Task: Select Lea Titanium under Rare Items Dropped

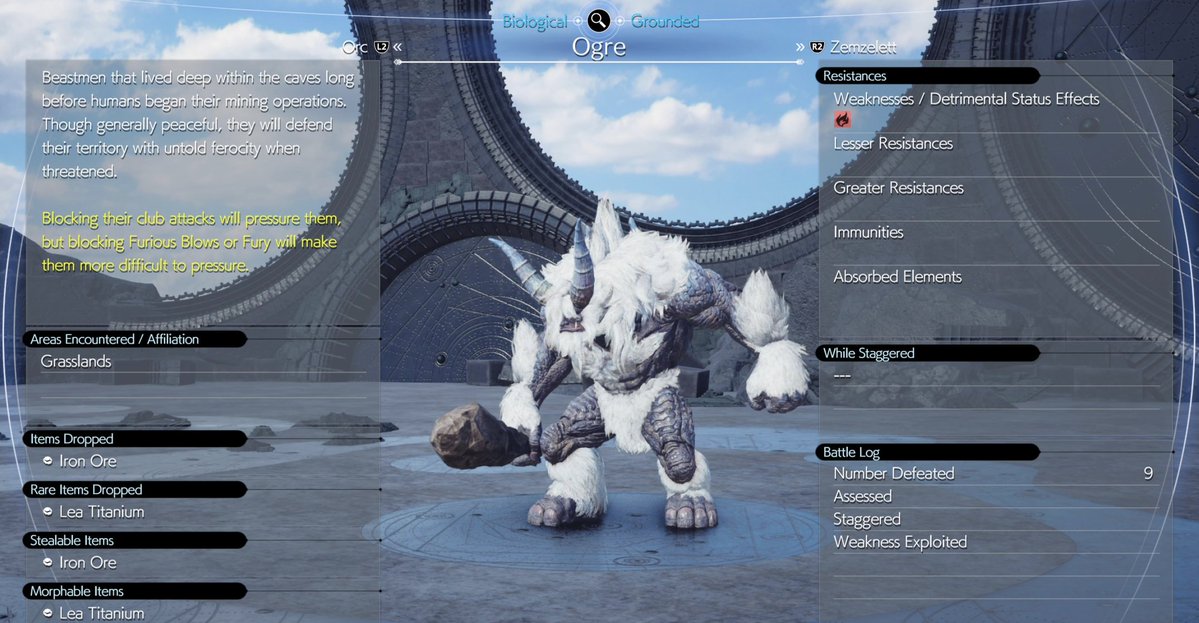Action: tap(102, 512)
